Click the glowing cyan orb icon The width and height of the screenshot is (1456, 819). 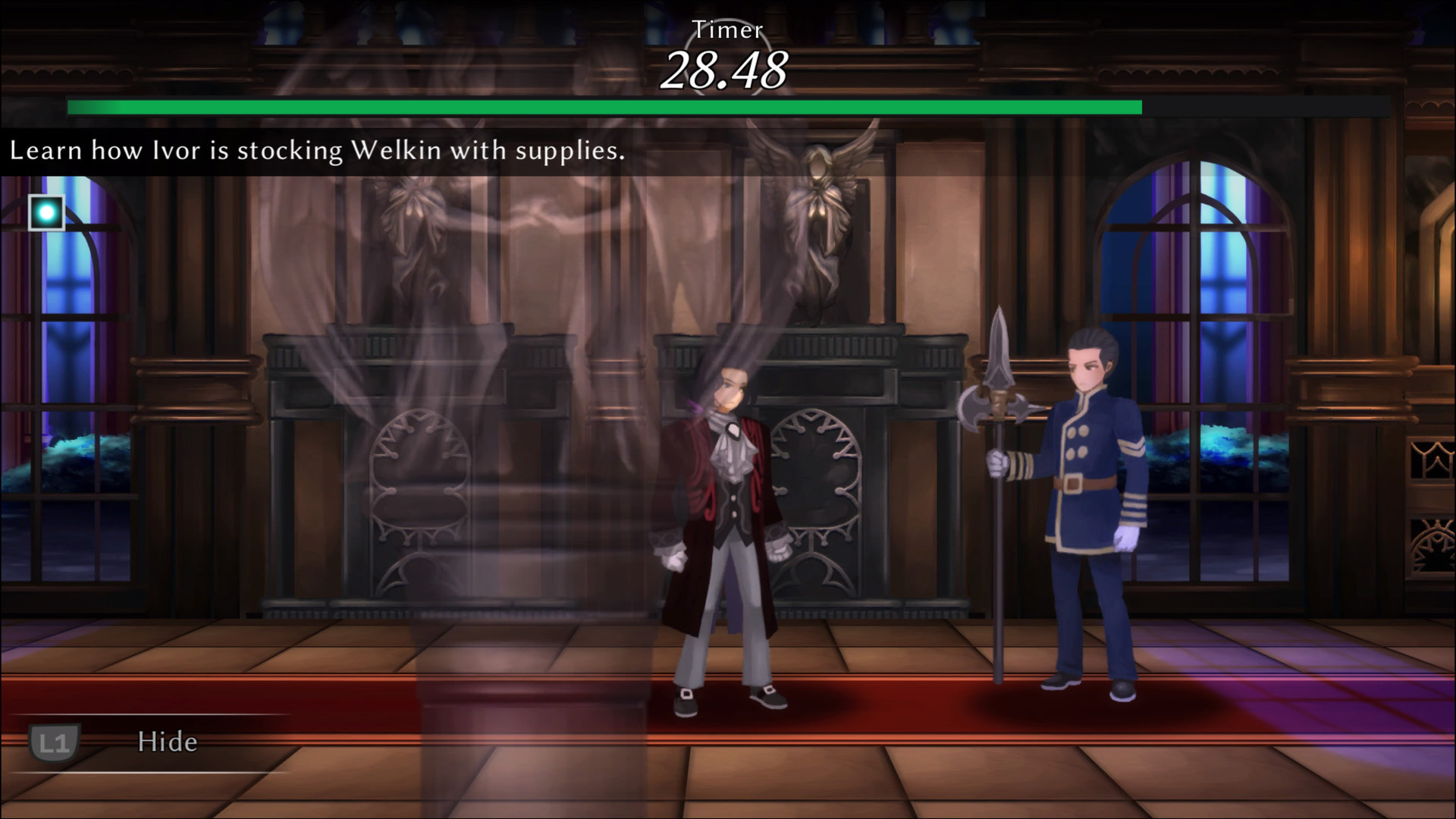(46, 213)
